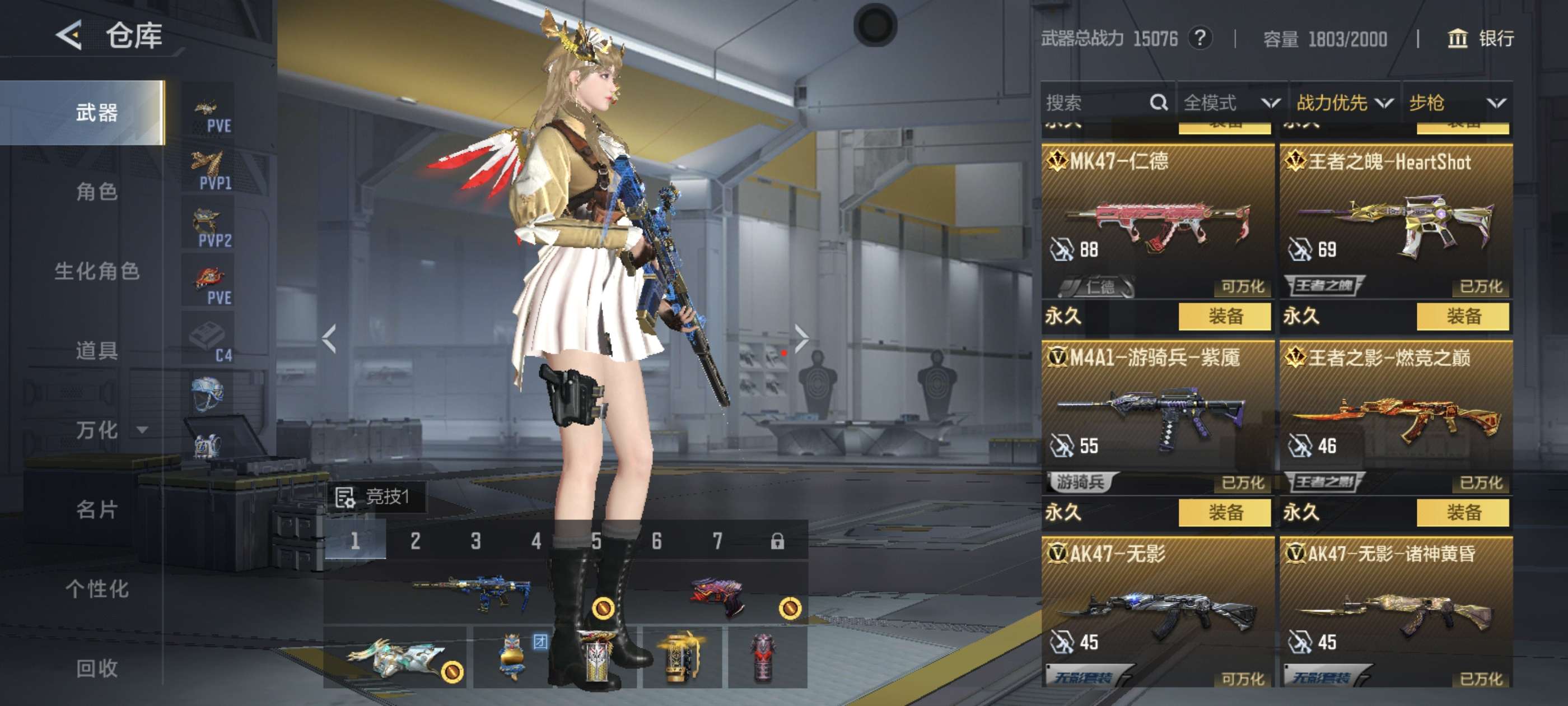Choose loadout slot number 3

coord(475,541)
